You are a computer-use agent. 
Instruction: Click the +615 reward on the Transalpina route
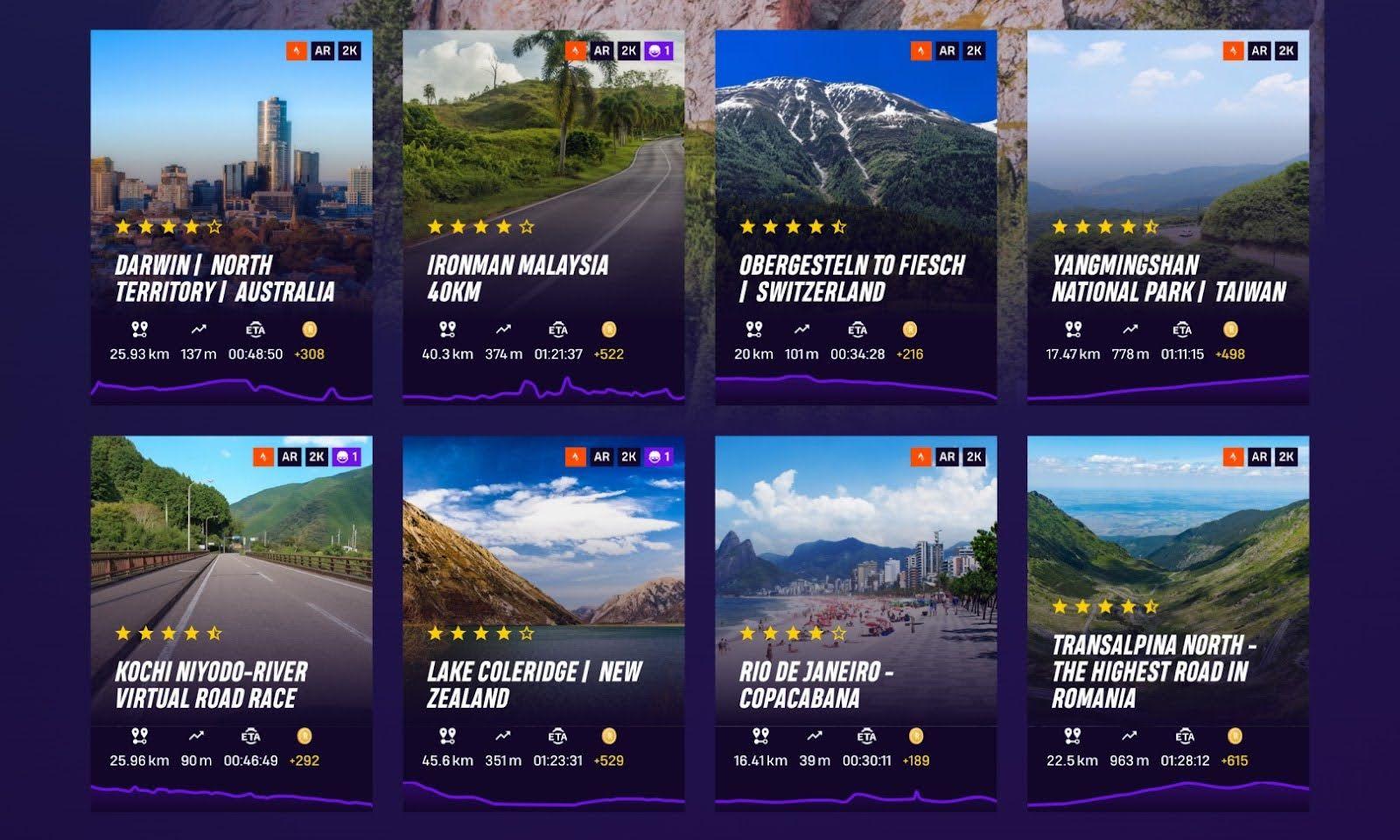pyautogui.click(x=1235, y=760)
